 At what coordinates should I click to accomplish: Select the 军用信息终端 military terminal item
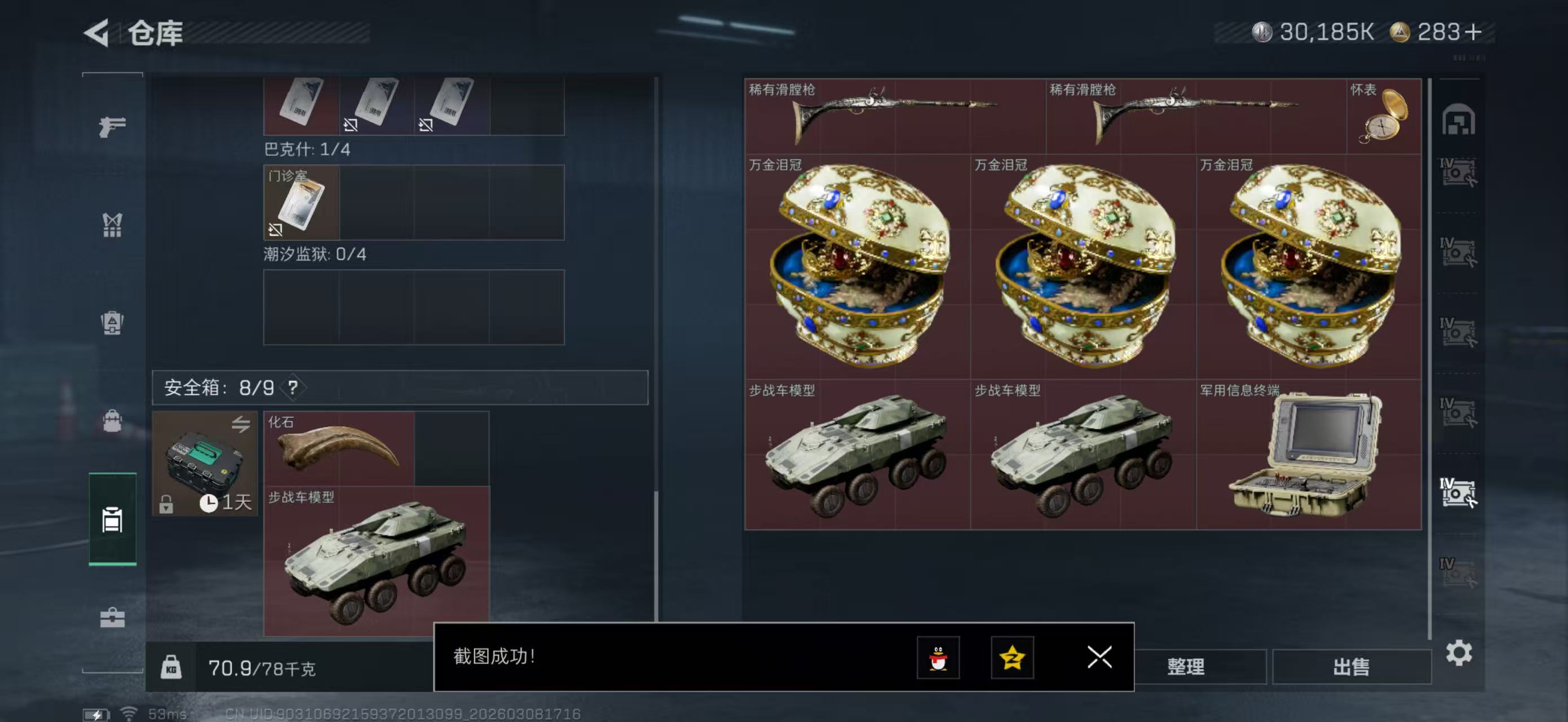pos(1308,455)
